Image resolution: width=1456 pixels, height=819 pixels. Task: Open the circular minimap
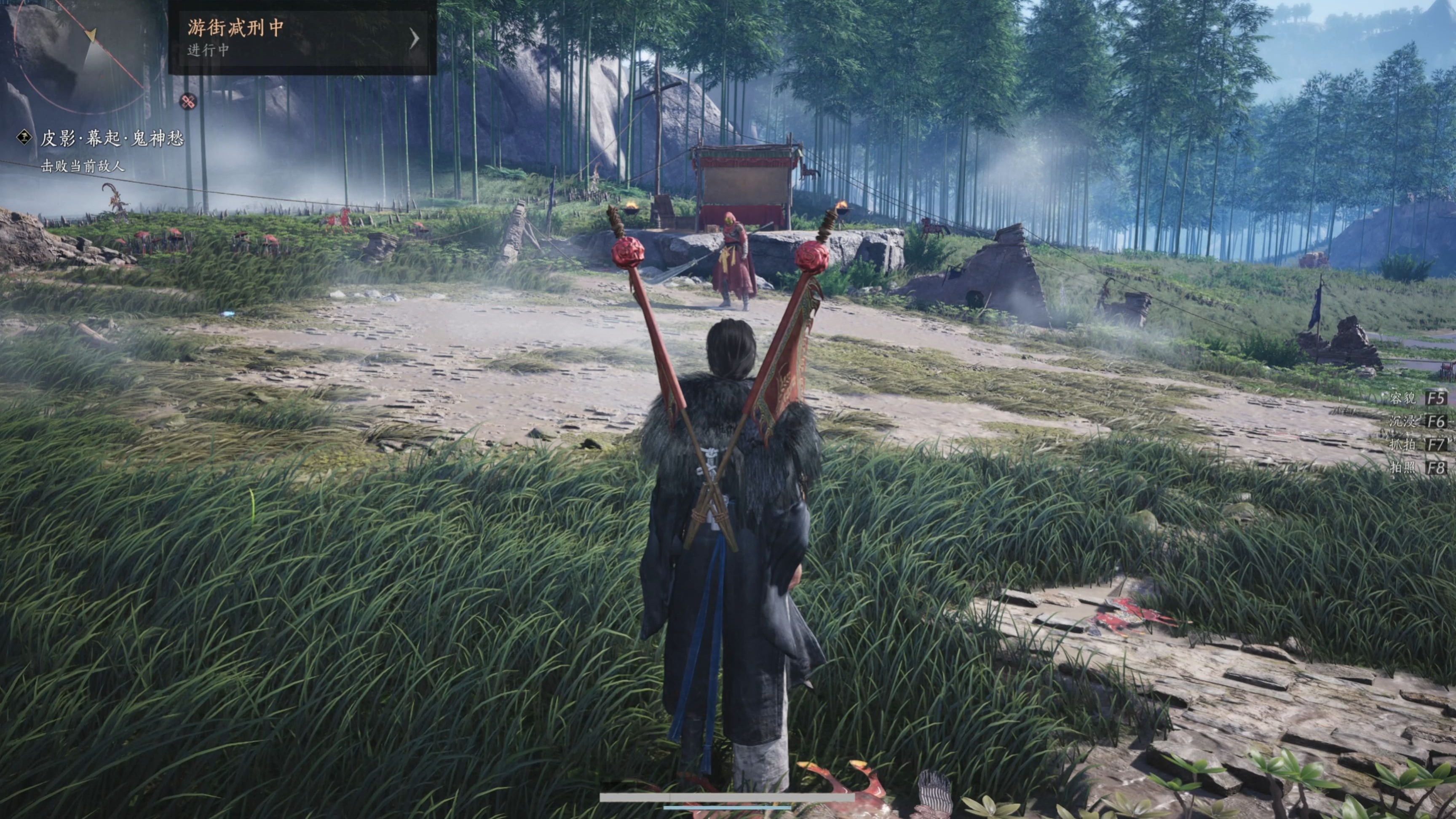(79, 54)
